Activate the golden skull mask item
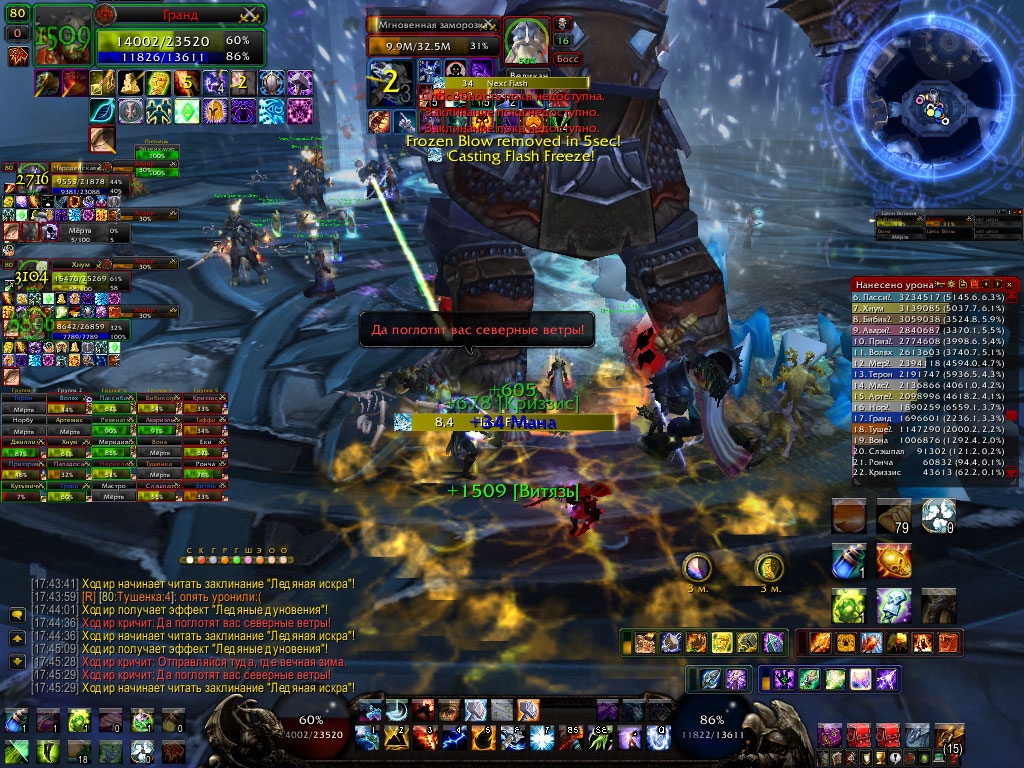Viewport: 1024px width, 768px height. click(x=893, y=560)
